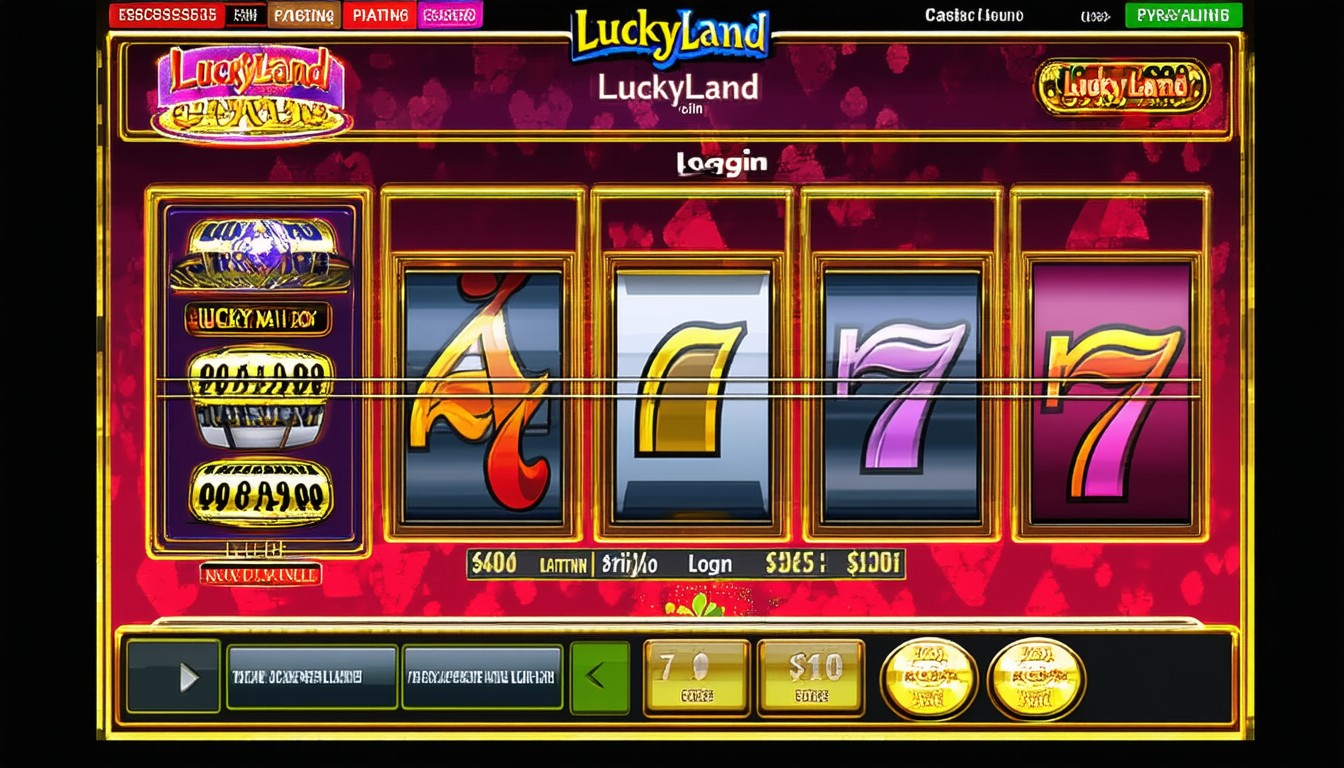Select the gold LuckyLand badge at top right
Viewport: 1344px width, 768px height.
tap(1122, 87)
